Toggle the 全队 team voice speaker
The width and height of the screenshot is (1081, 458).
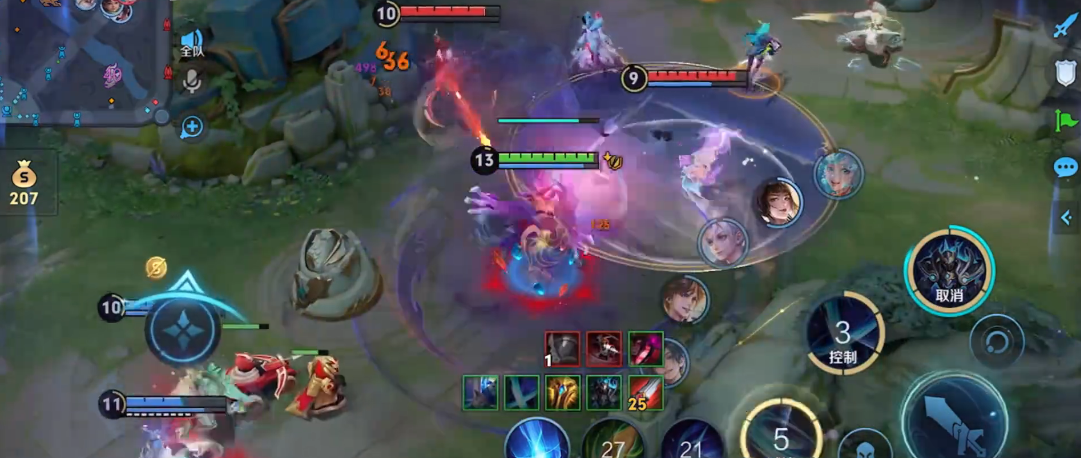(x=191, y=43)
